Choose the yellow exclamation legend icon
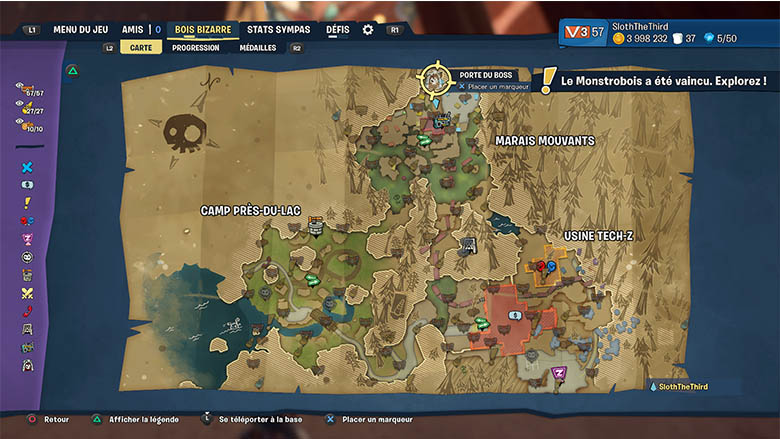Image resolution: width=780 pixels, height=439 pixels. 27,203
